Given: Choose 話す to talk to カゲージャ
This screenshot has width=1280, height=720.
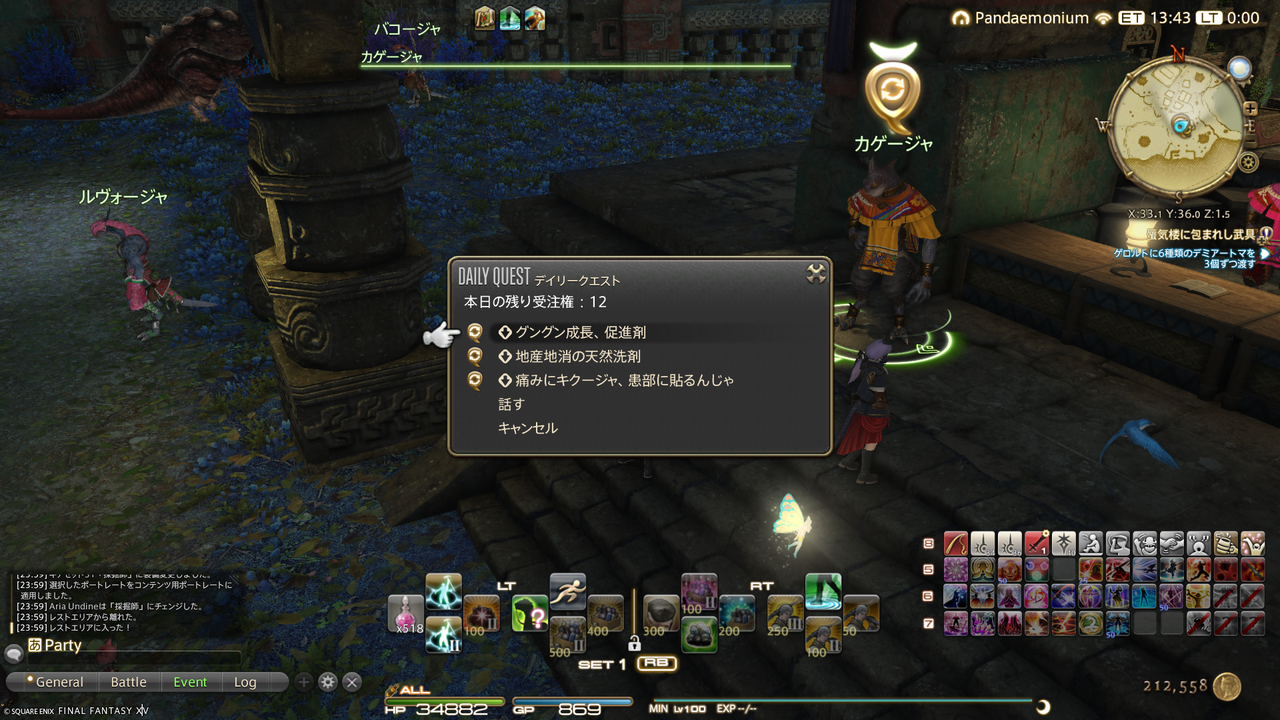Looking at the screenshot, I should pyautogui.click(x=510, y=404).
